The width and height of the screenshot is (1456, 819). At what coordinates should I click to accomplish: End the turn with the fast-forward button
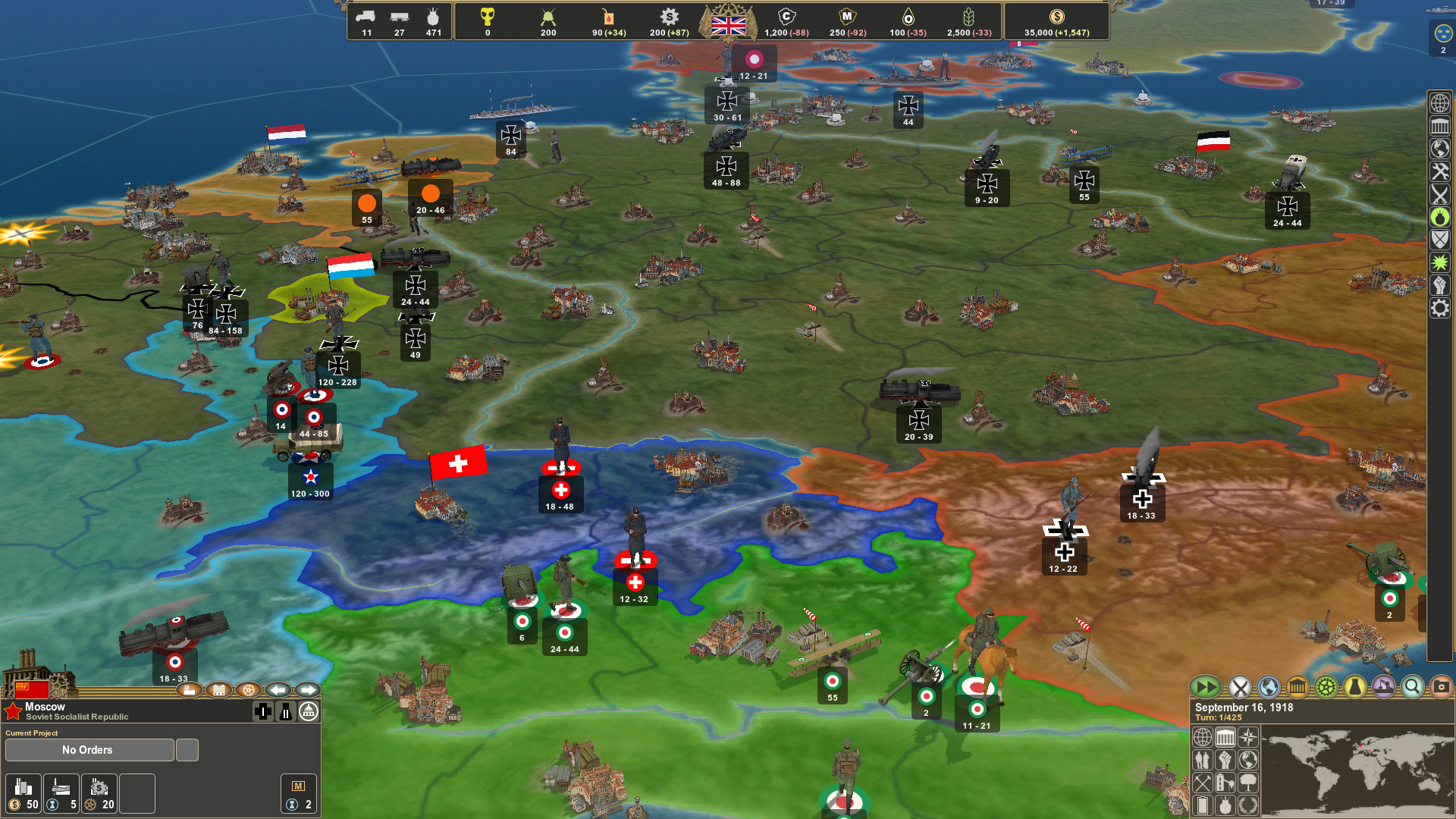pos(1207,687)
